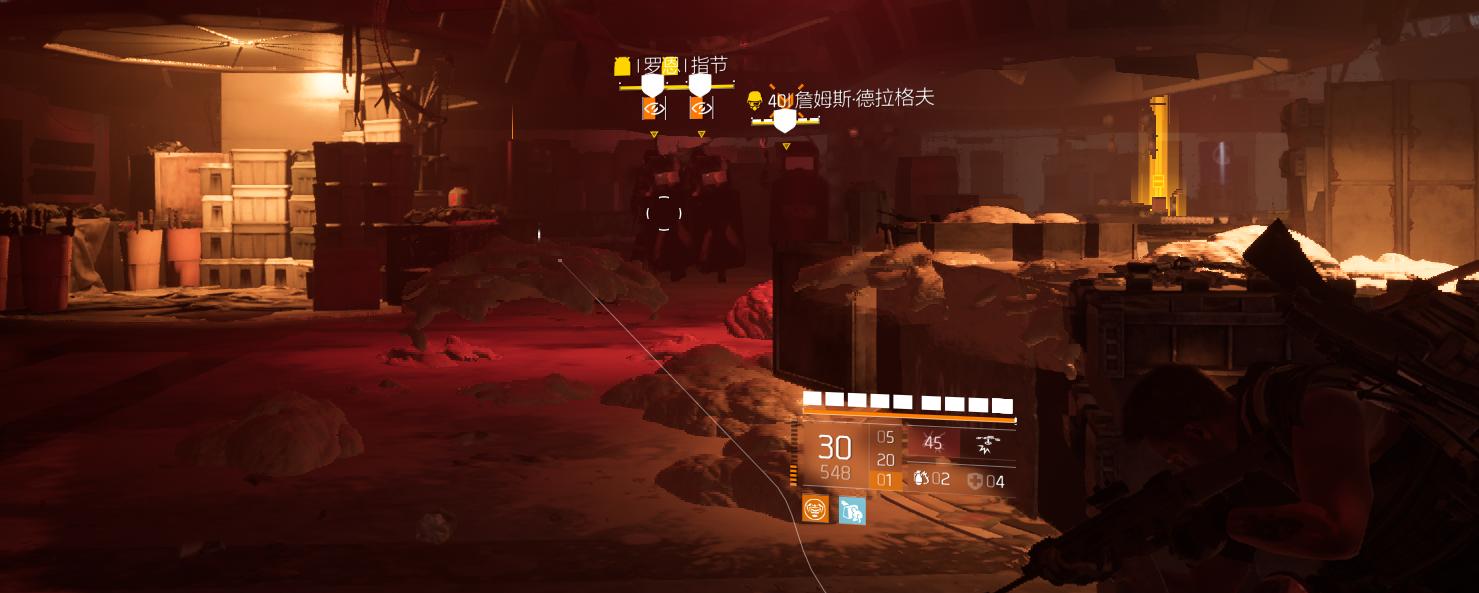Target the 詹姆斯·德拉格夫 enemy nameplate
Viewport: 1479px width, 593px height.
point(850,100)
